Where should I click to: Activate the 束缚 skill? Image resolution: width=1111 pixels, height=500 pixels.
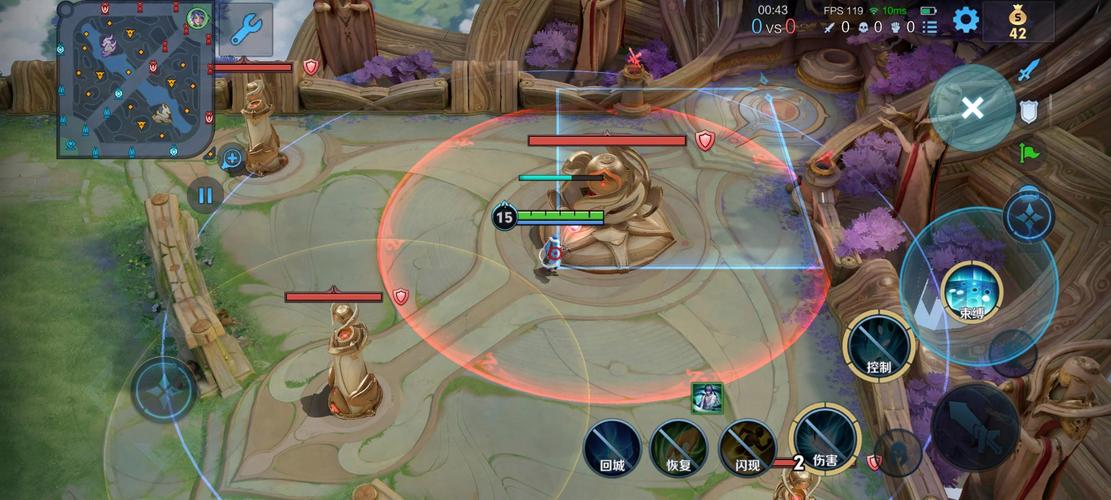[x=971, y=290]
